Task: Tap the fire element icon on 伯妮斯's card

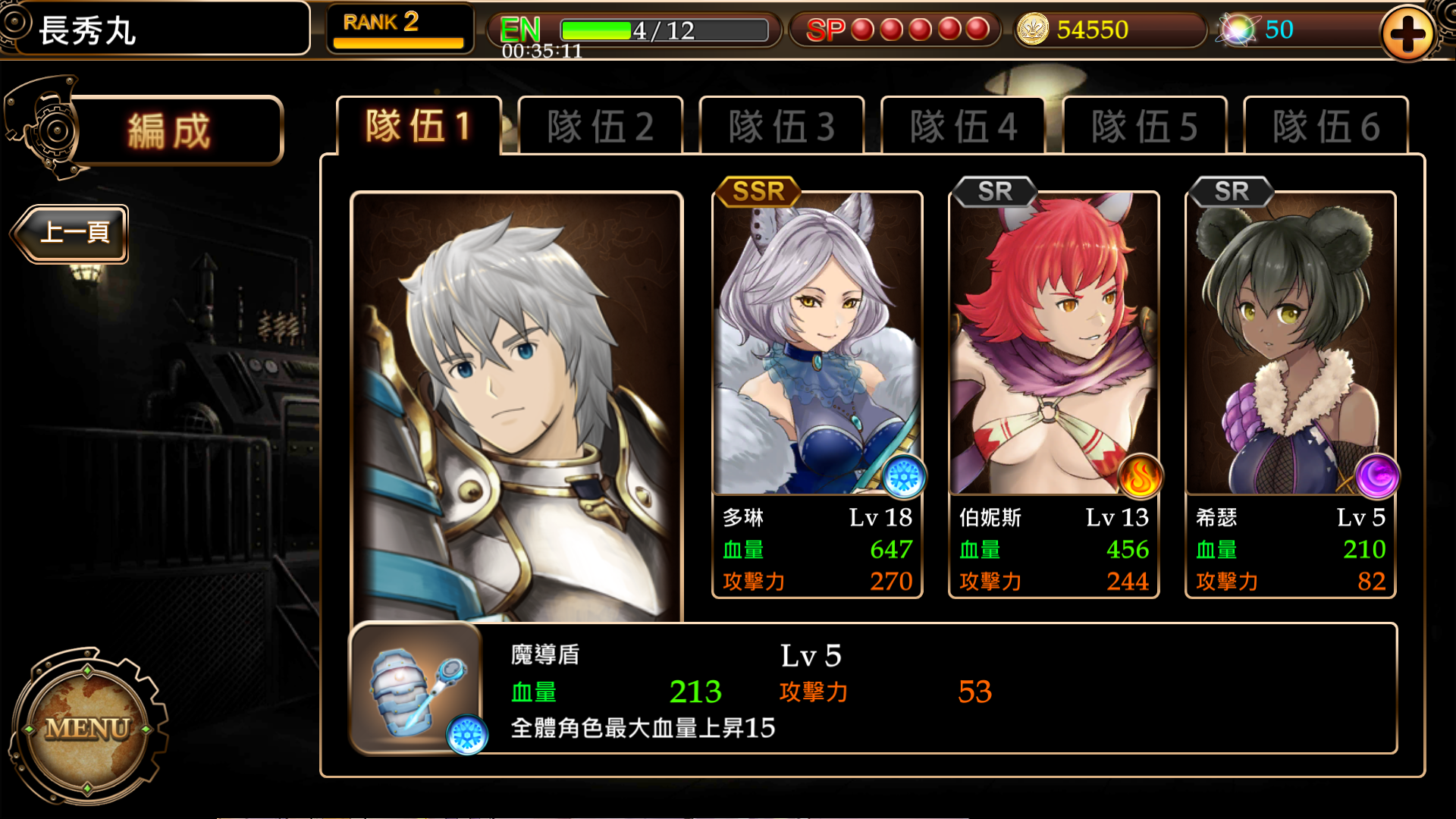Action: coord(1140,478)
